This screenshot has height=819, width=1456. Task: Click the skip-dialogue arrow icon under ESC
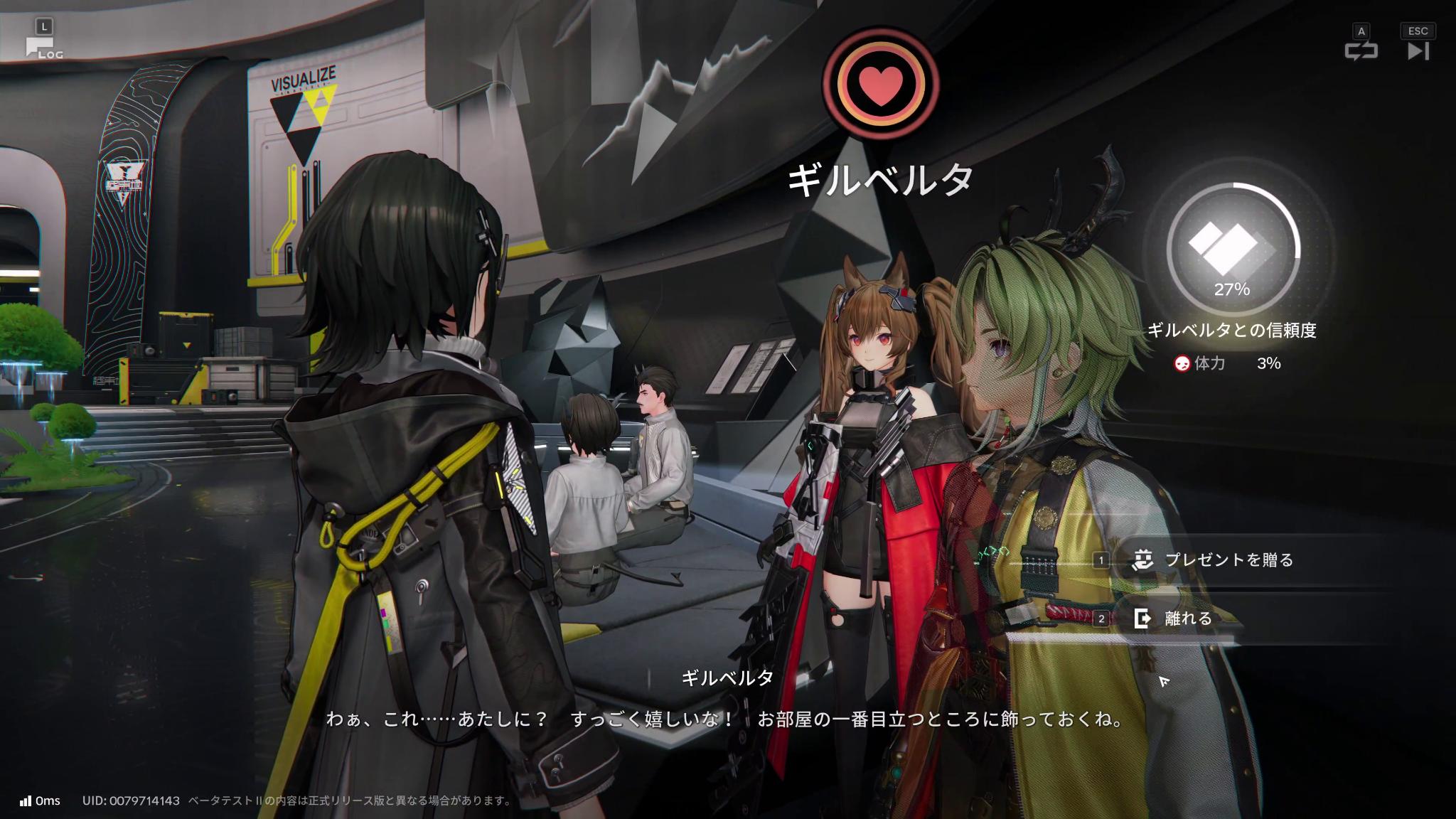(x=1418, y=51)
